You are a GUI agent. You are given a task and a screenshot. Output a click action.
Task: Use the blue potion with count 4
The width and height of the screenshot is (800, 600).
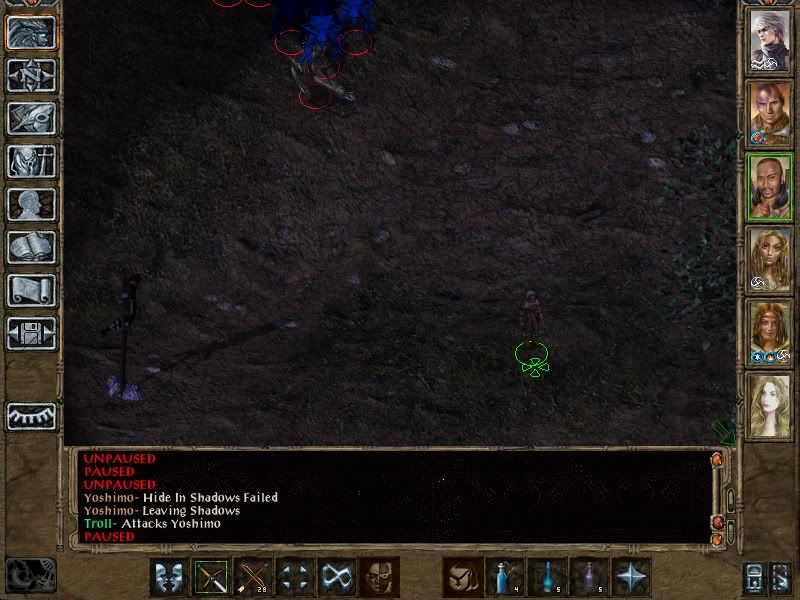(x=504, y=577)
